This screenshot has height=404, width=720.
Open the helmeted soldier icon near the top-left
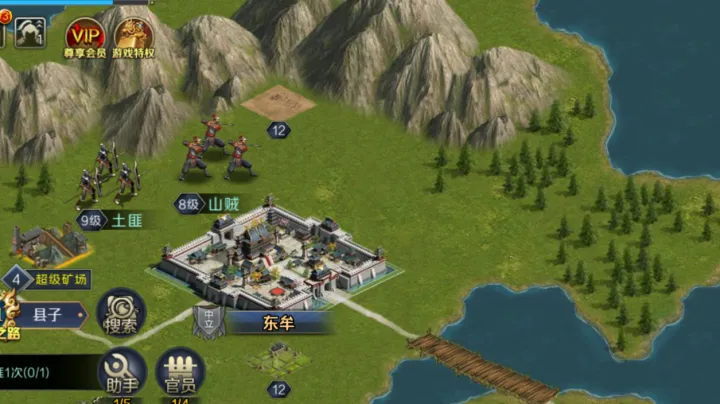(x=29, y=35)
